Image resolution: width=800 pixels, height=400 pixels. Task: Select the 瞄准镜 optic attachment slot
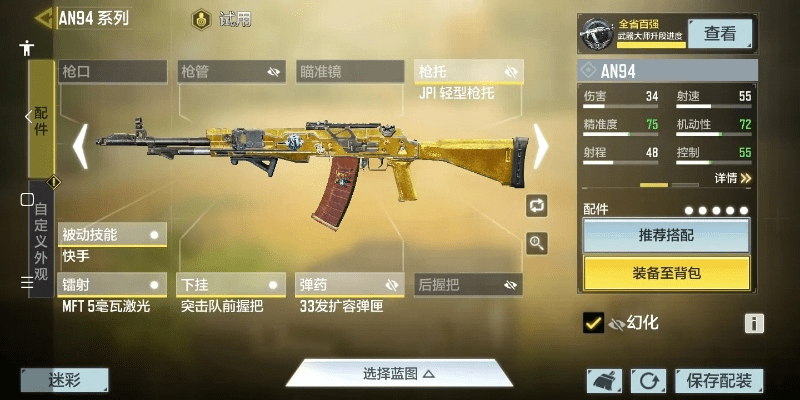(349, 71)
